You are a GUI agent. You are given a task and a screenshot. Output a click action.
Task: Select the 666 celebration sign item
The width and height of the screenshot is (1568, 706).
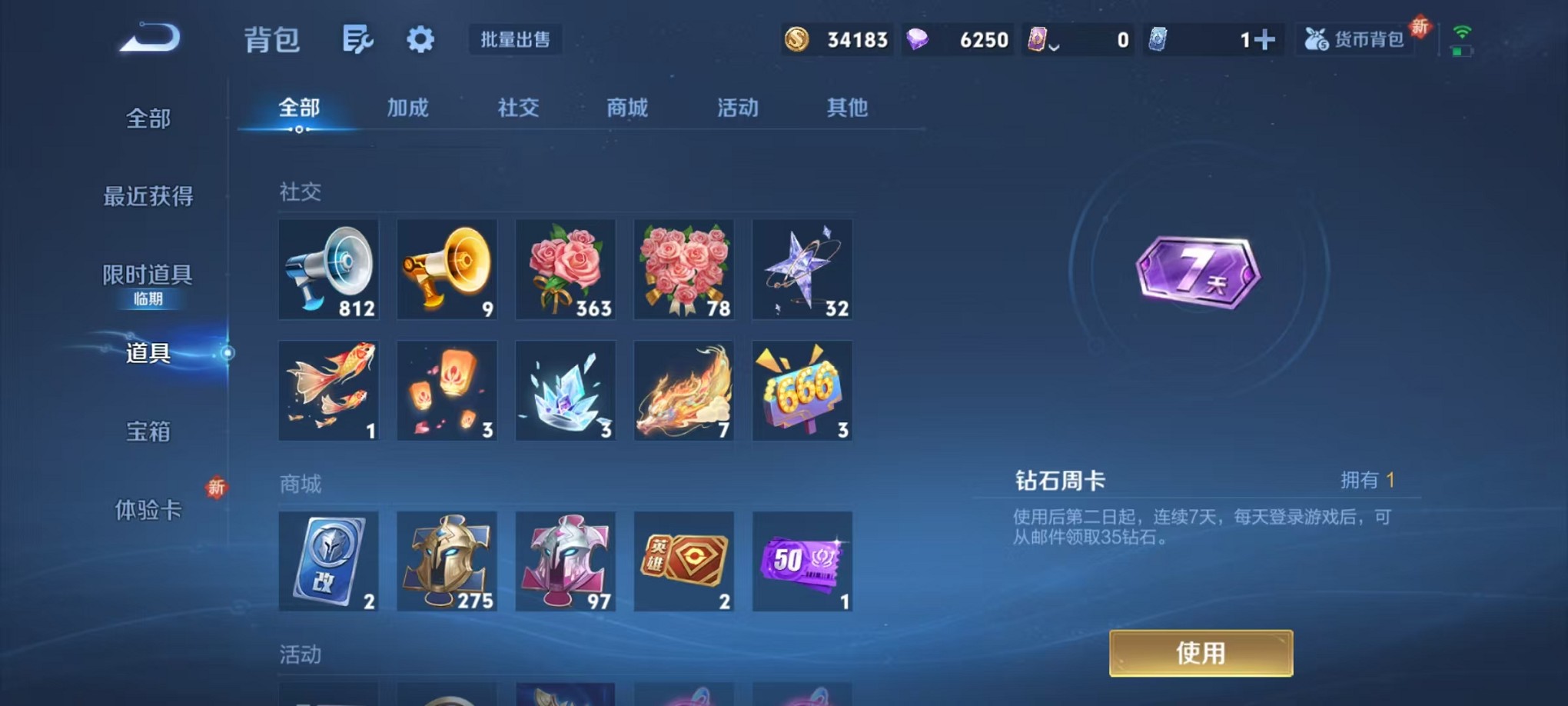click(x=802, y=390)
